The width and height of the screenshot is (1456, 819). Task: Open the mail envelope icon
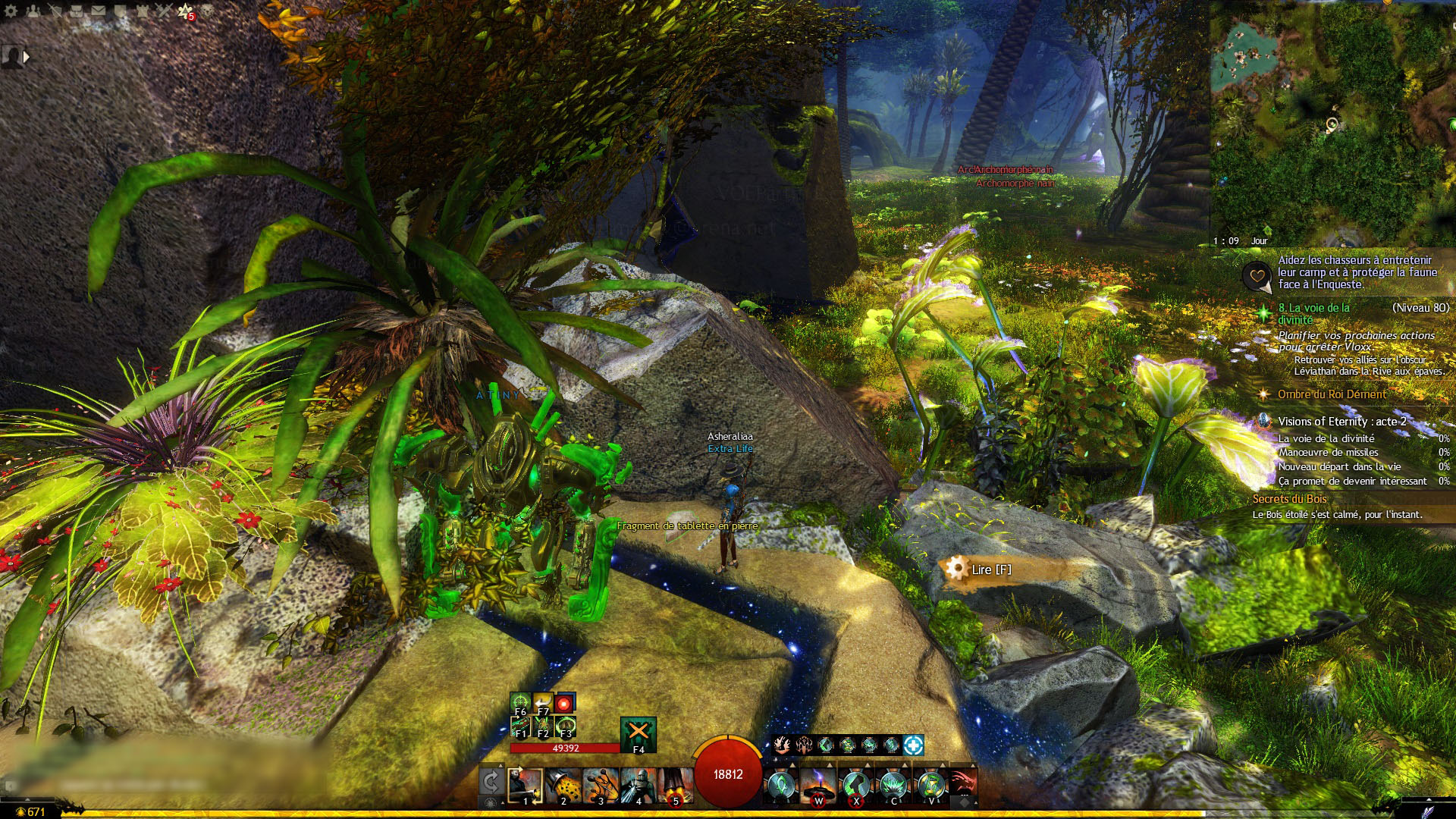point(99,11)
